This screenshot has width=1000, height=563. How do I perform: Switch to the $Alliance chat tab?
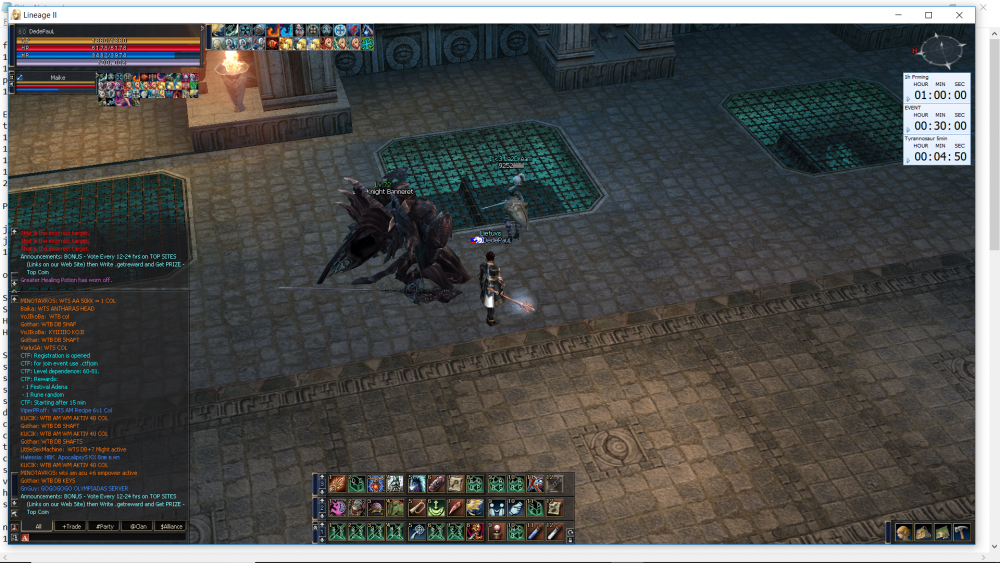(x=171, y=526)
